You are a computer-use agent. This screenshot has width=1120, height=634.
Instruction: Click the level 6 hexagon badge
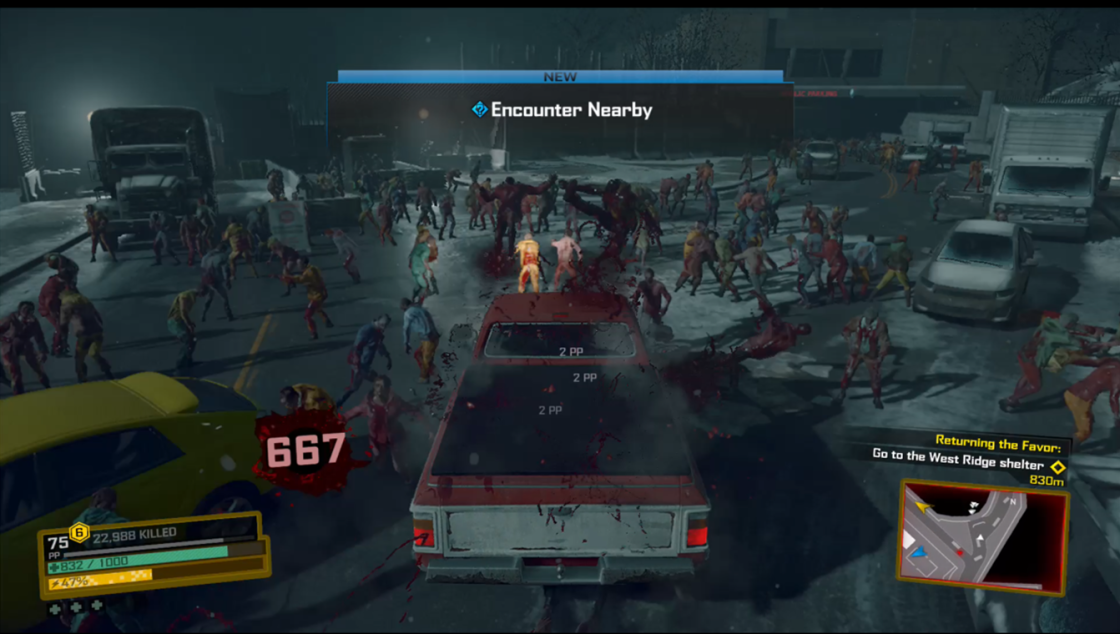[79, 532]
